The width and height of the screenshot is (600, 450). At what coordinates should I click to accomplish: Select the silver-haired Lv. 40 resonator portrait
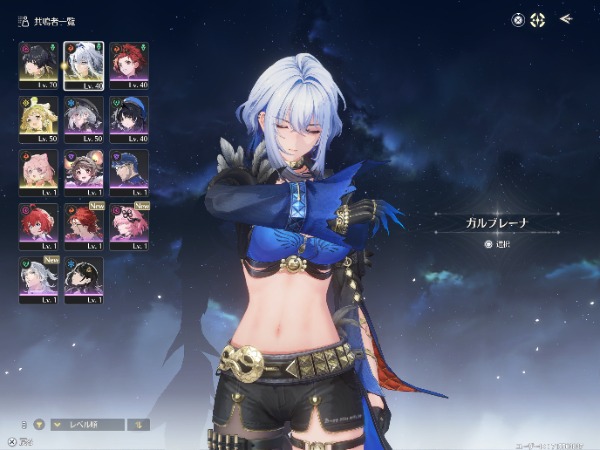point(83,65)
